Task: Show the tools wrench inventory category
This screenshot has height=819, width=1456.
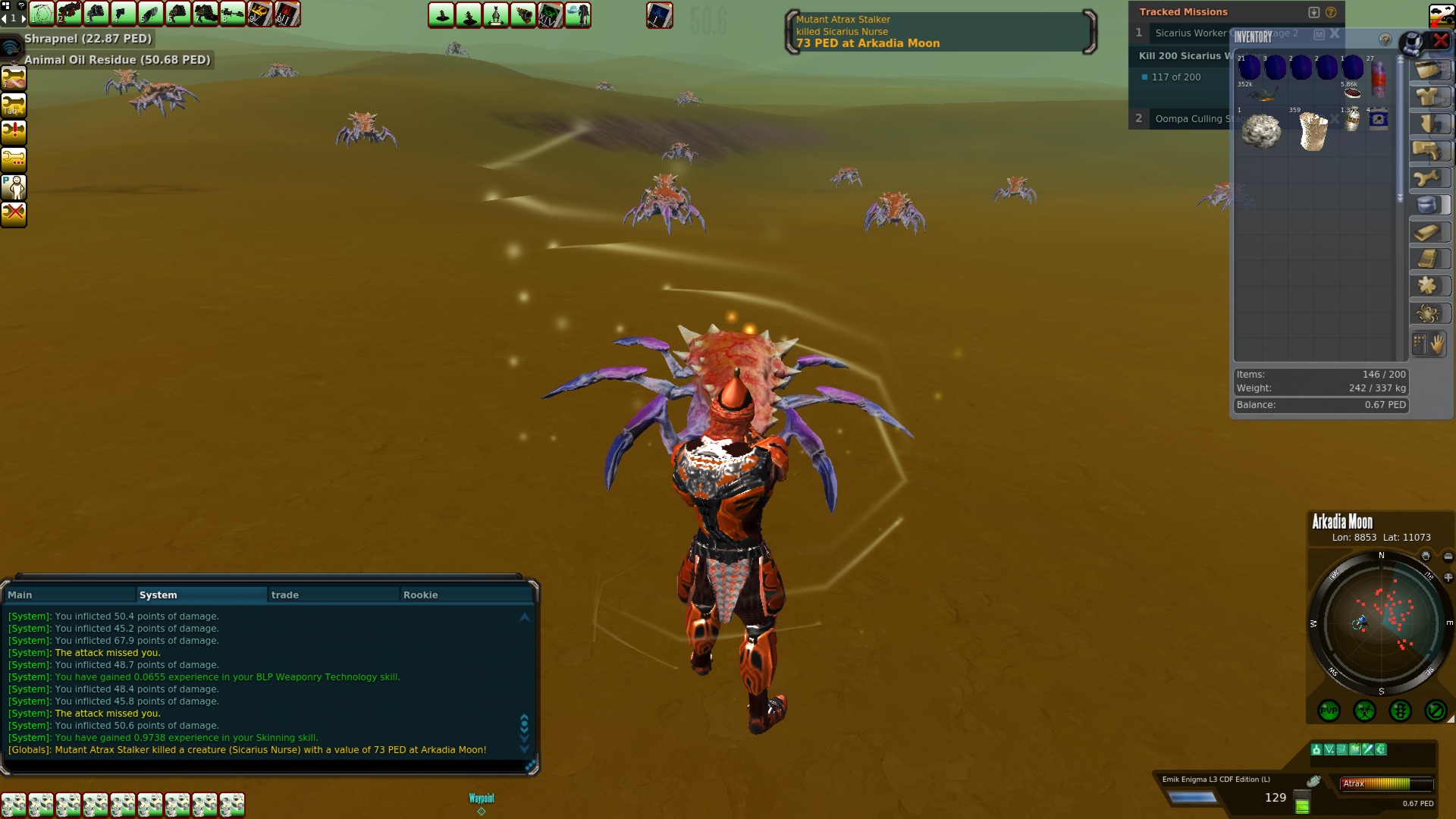Action: point(1429,178)
